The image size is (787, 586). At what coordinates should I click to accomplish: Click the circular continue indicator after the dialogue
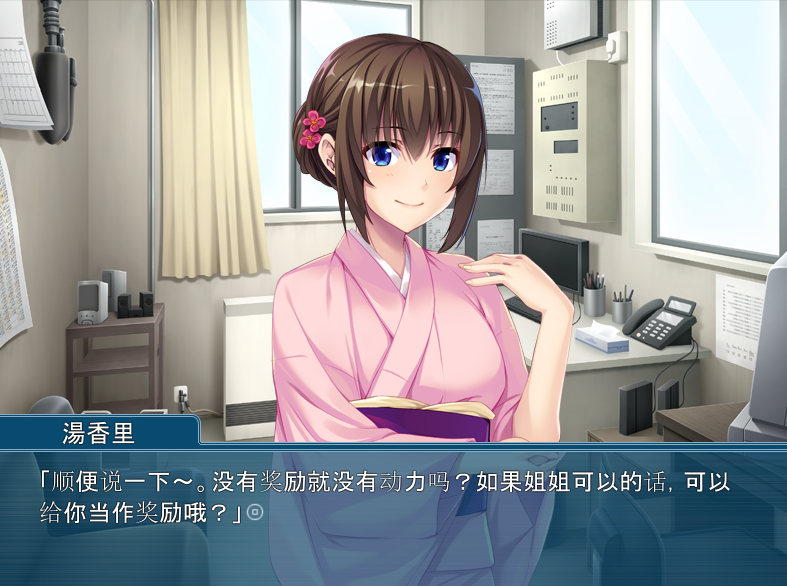(255, 512)
